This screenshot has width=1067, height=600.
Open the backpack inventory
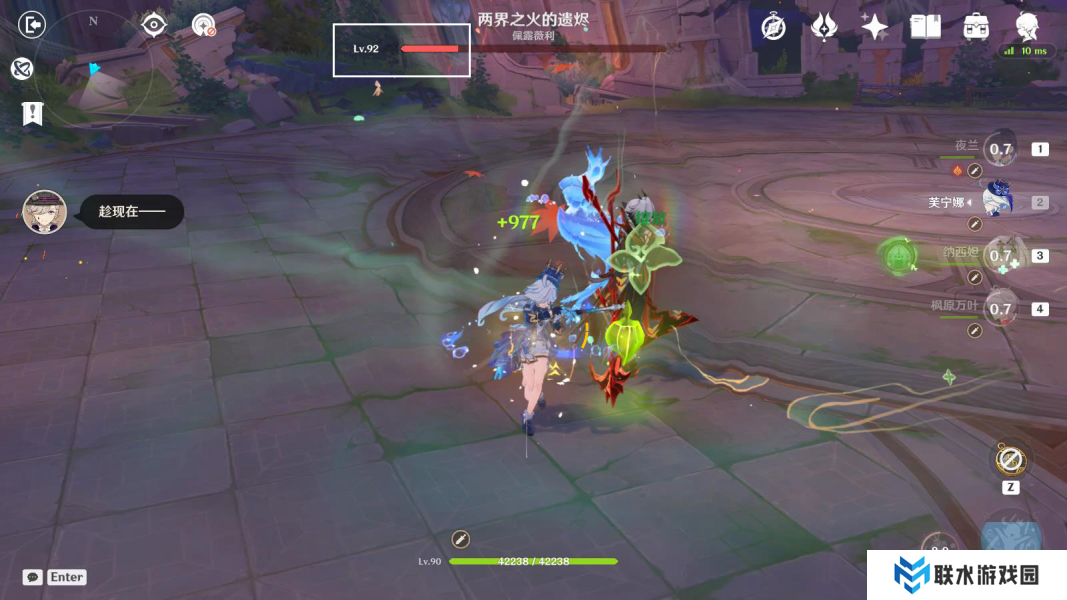click(976, 27)
